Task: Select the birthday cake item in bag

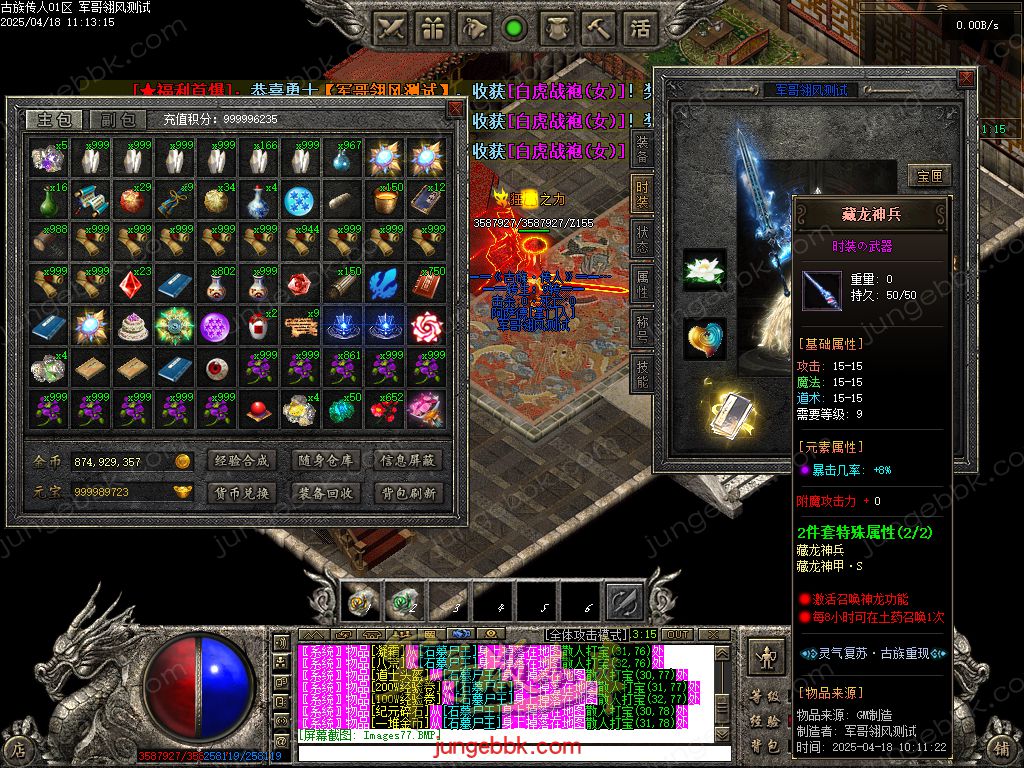Action: point(131,326)
